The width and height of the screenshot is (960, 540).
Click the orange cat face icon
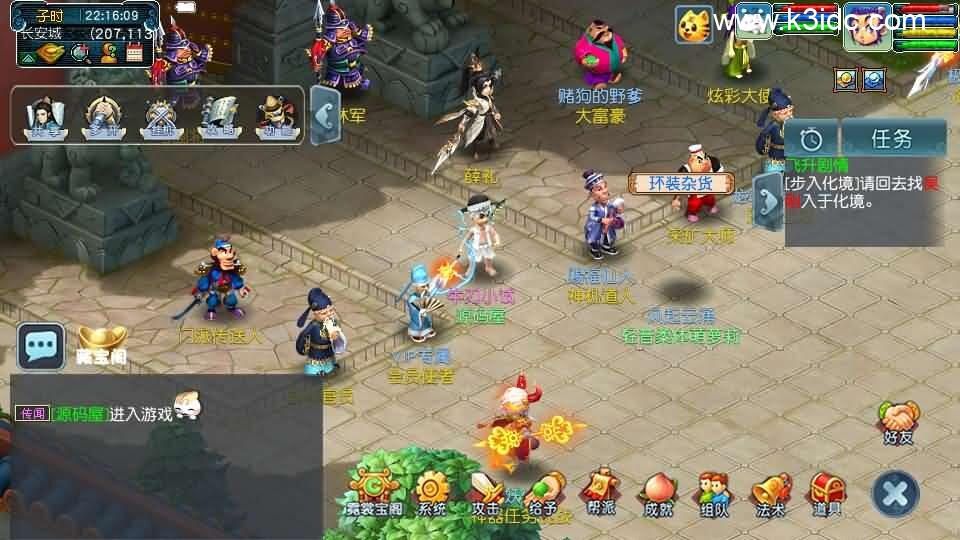693,24
